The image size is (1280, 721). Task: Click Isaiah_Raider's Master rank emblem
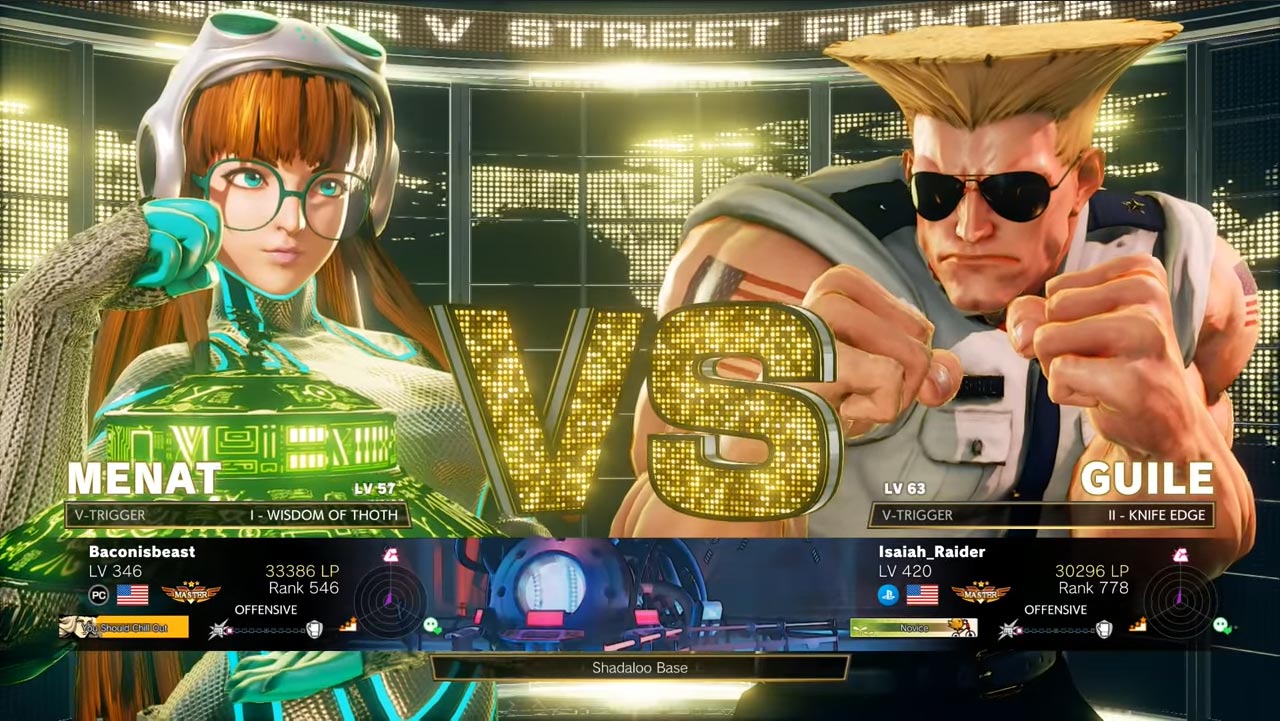pyautogui.click(x=980, y=594)
